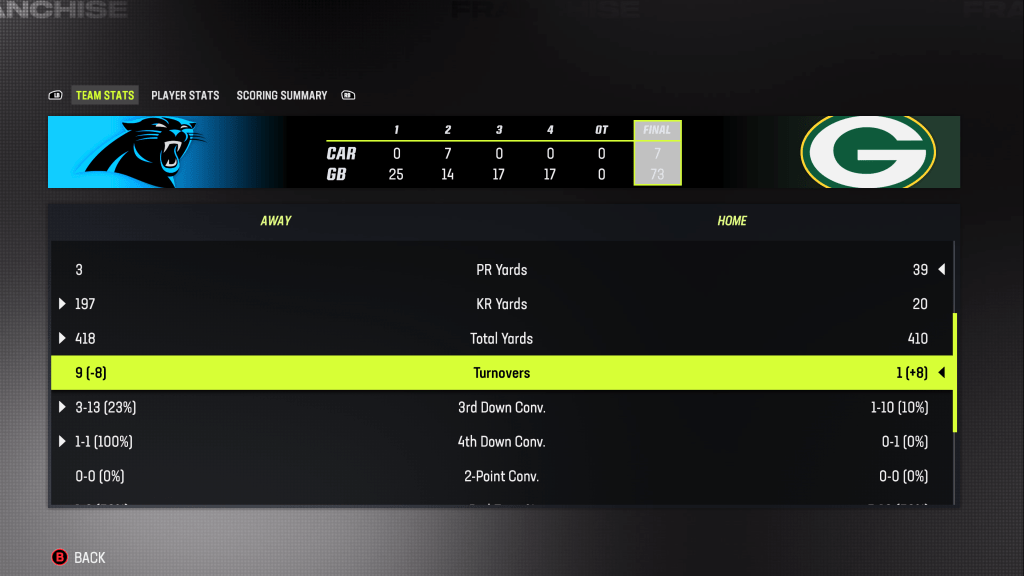Image resolution: width=1024 pixels, height=576 pixels.
Task: Pick the 4th Down Conv. row
Action: click(501, 442)
